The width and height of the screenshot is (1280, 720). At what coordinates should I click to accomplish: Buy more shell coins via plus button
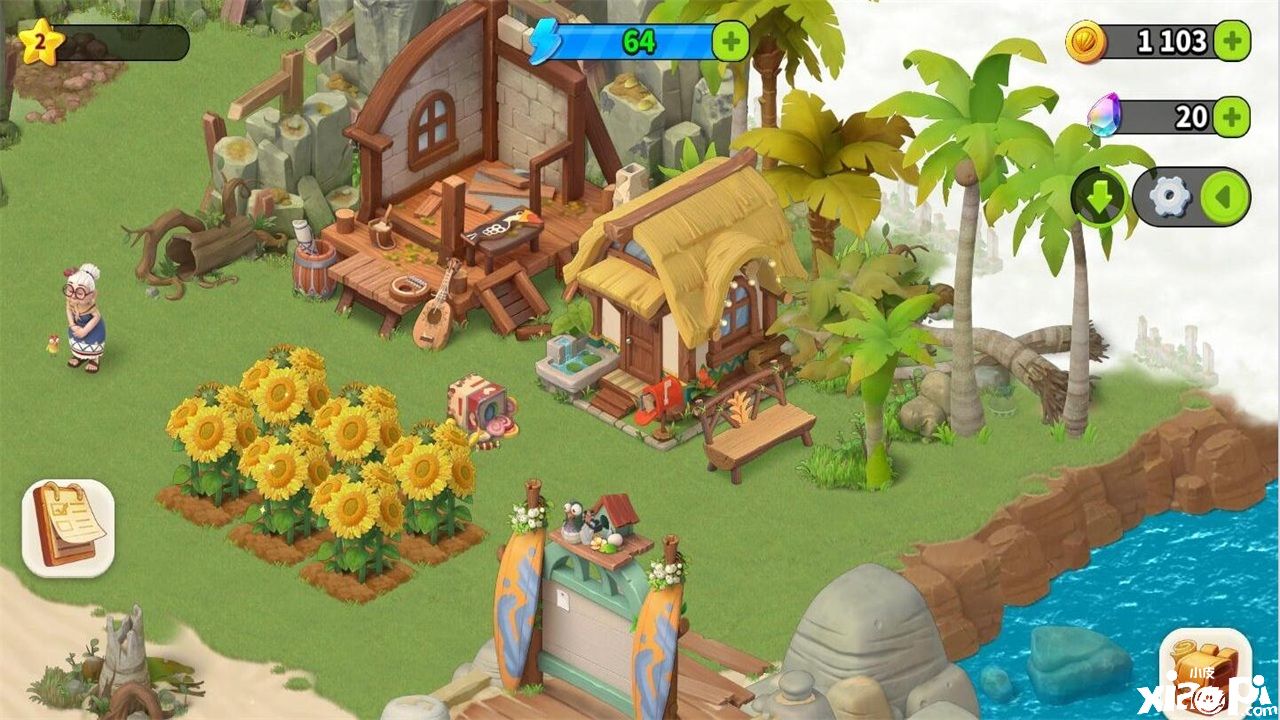coord(1232,41)
